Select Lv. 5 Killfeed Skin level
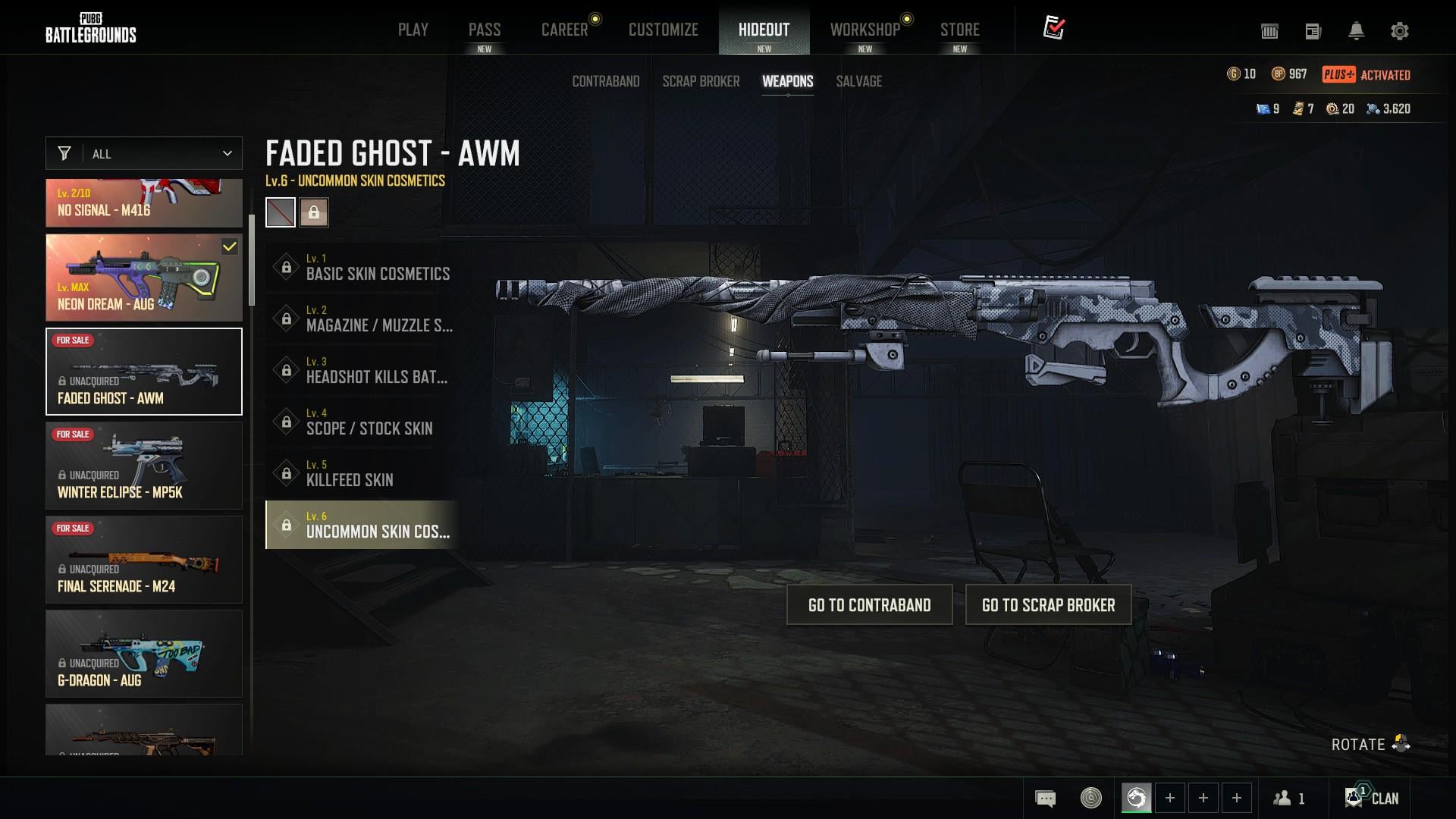This screenshot has height=819, width=1456. click(362, 473)
